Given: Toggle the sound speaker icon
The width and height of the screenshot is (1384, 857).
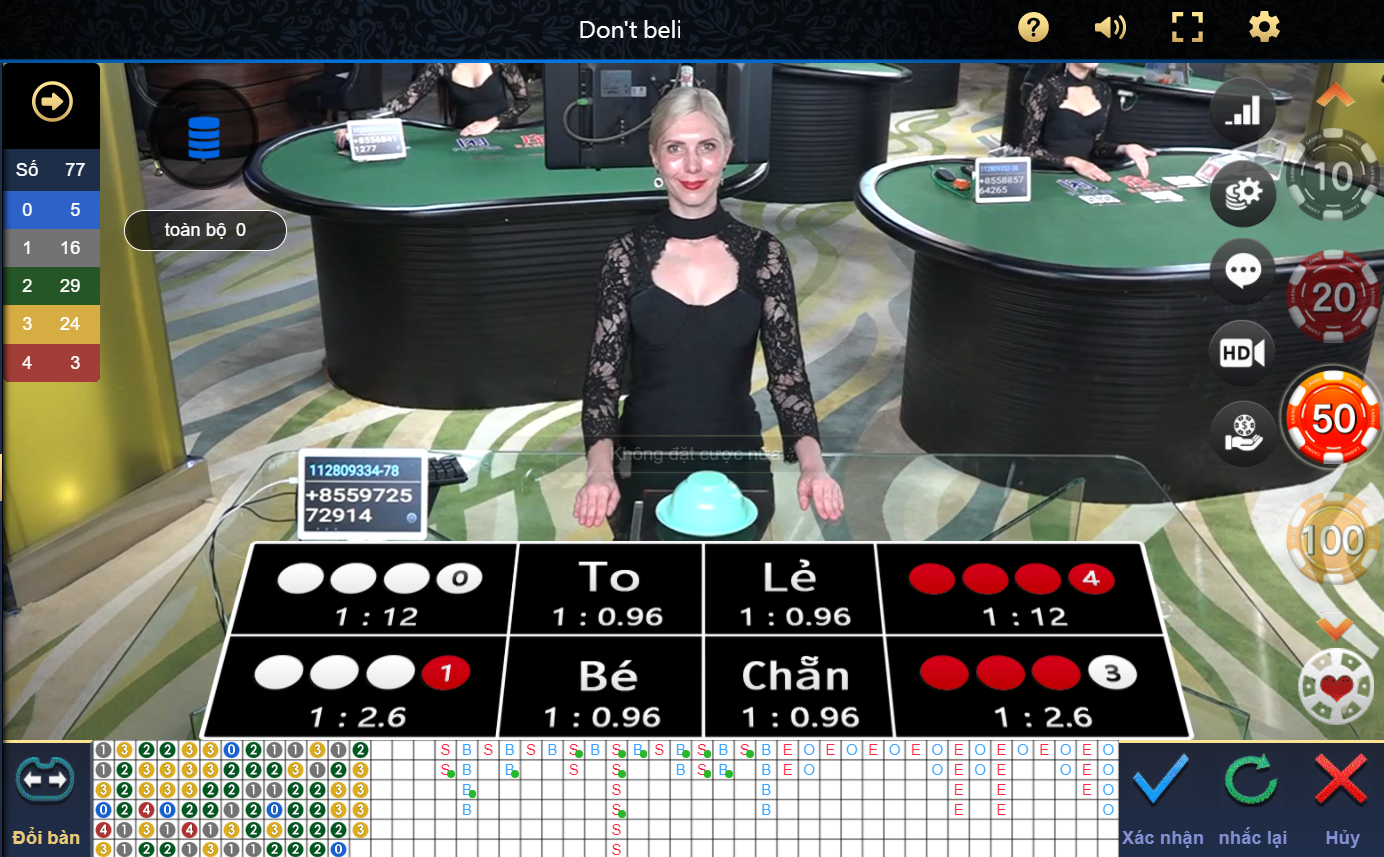Looking at the screenshot, I should coord(1110,27).
